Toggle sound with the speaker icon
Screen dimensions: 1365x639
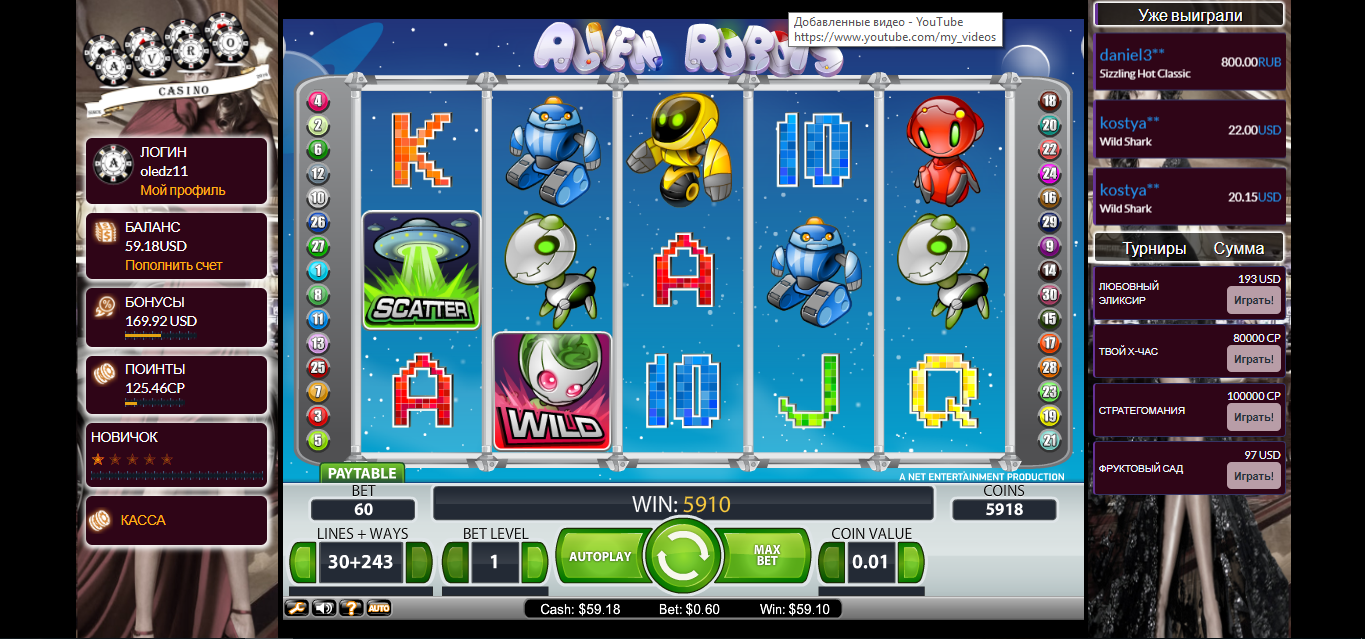[324, 607]
